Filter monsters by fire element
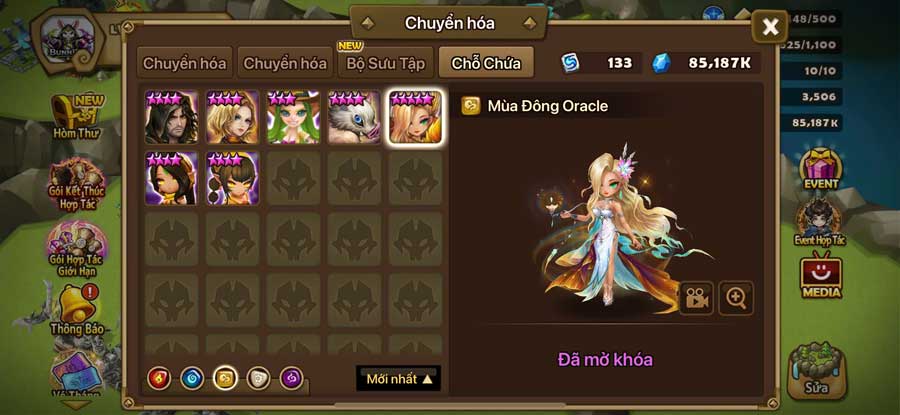Viewport: 900px width, 415px height. pos(158,379)
